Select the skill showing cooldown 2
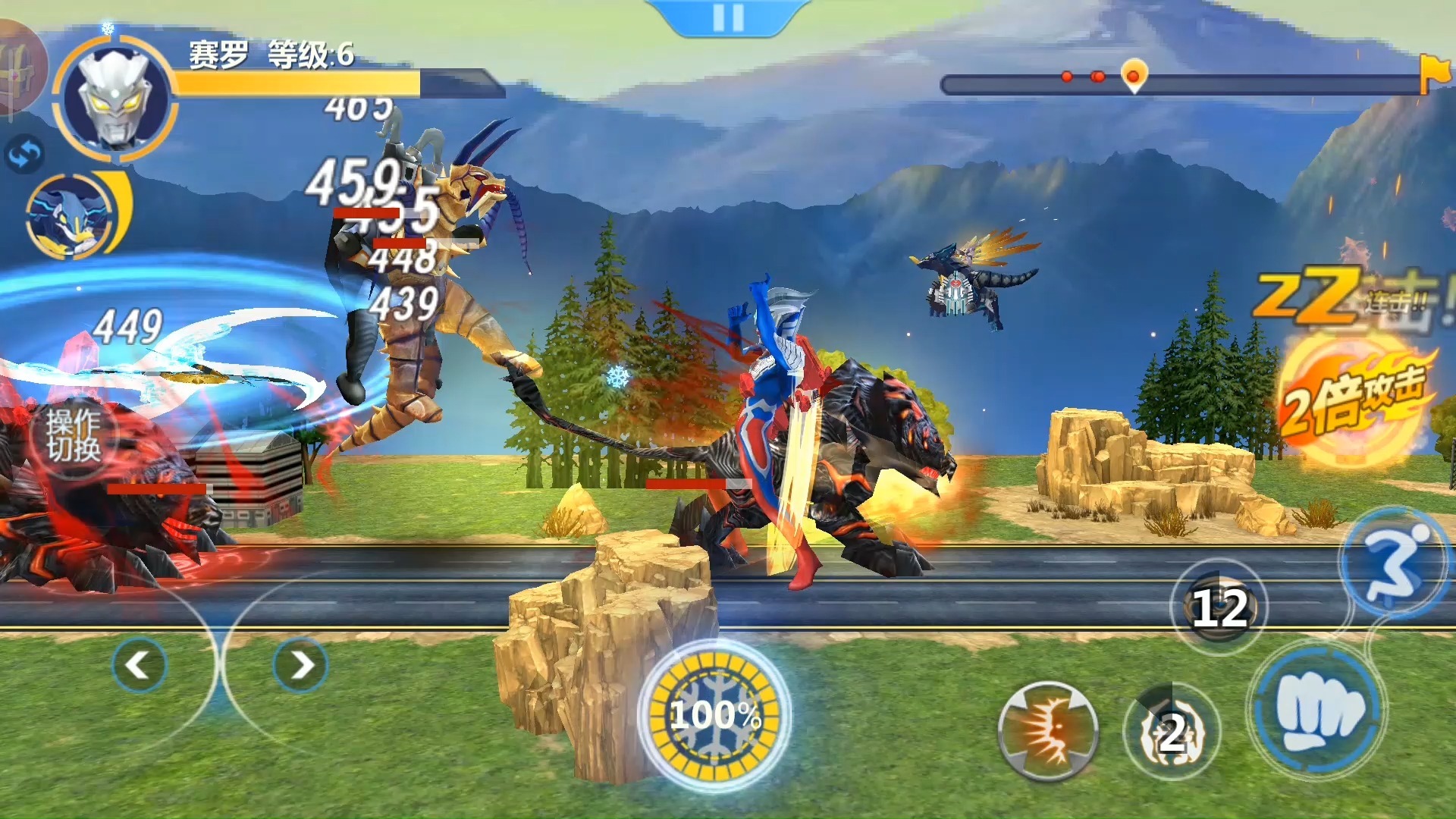1456x819 pixels. (1172, 732)
